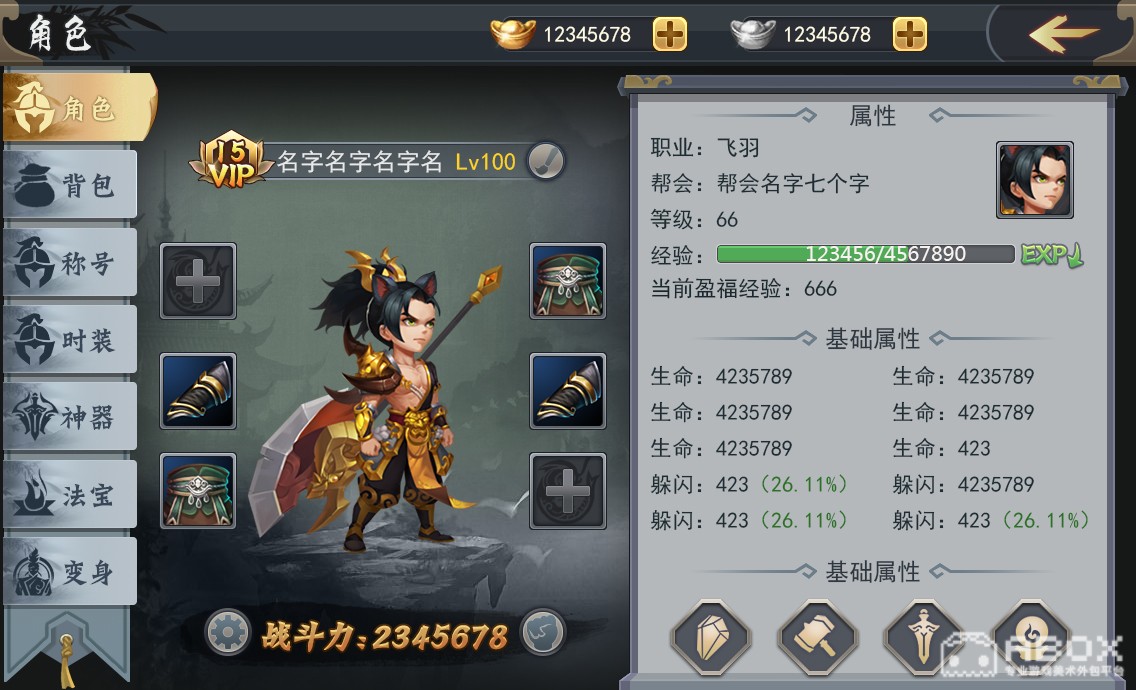This screenshot has width=1136, height=690.
Task: Click the green EXP button
Action: tap(1051, 254)
